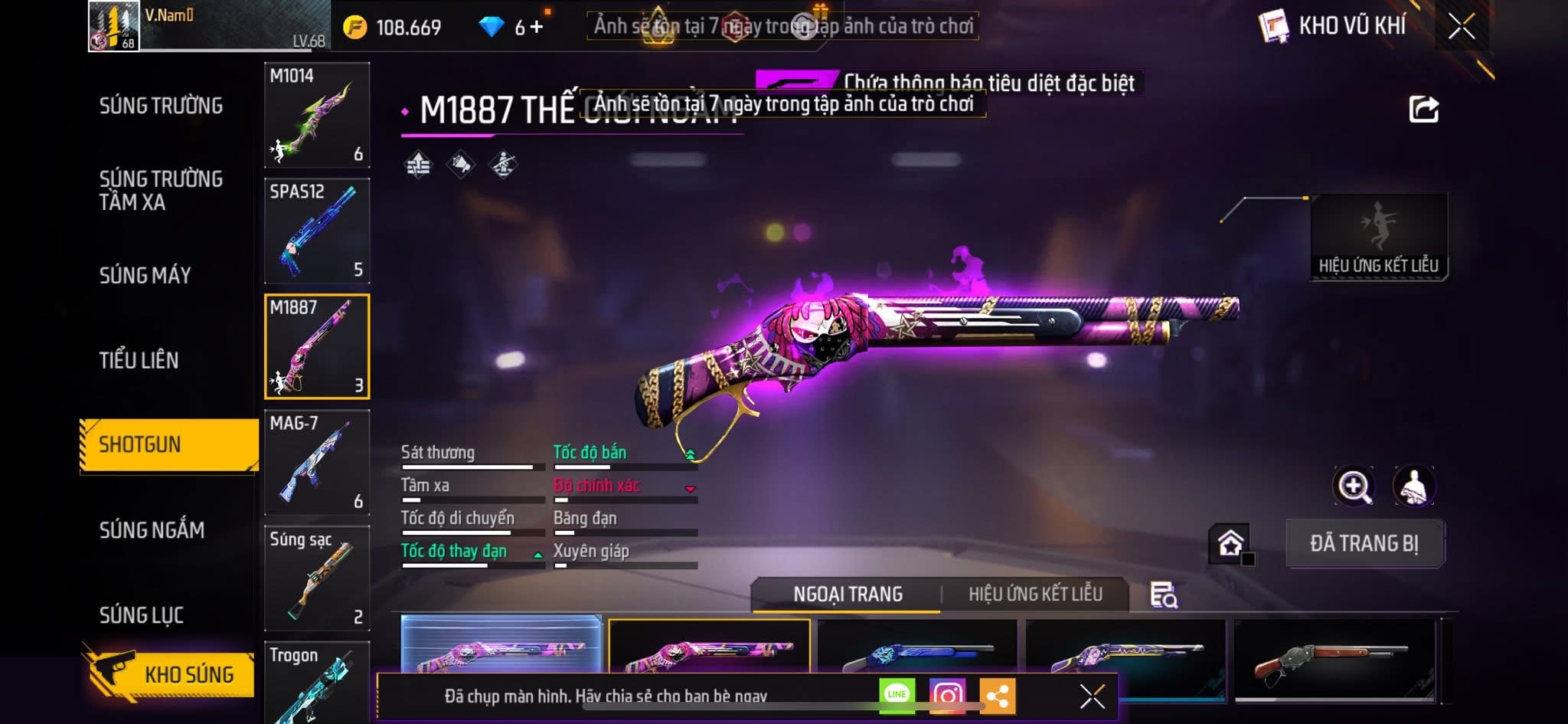Share screenshot to Instagram
The image size is (1568, 724).
[x=947, y=695]
